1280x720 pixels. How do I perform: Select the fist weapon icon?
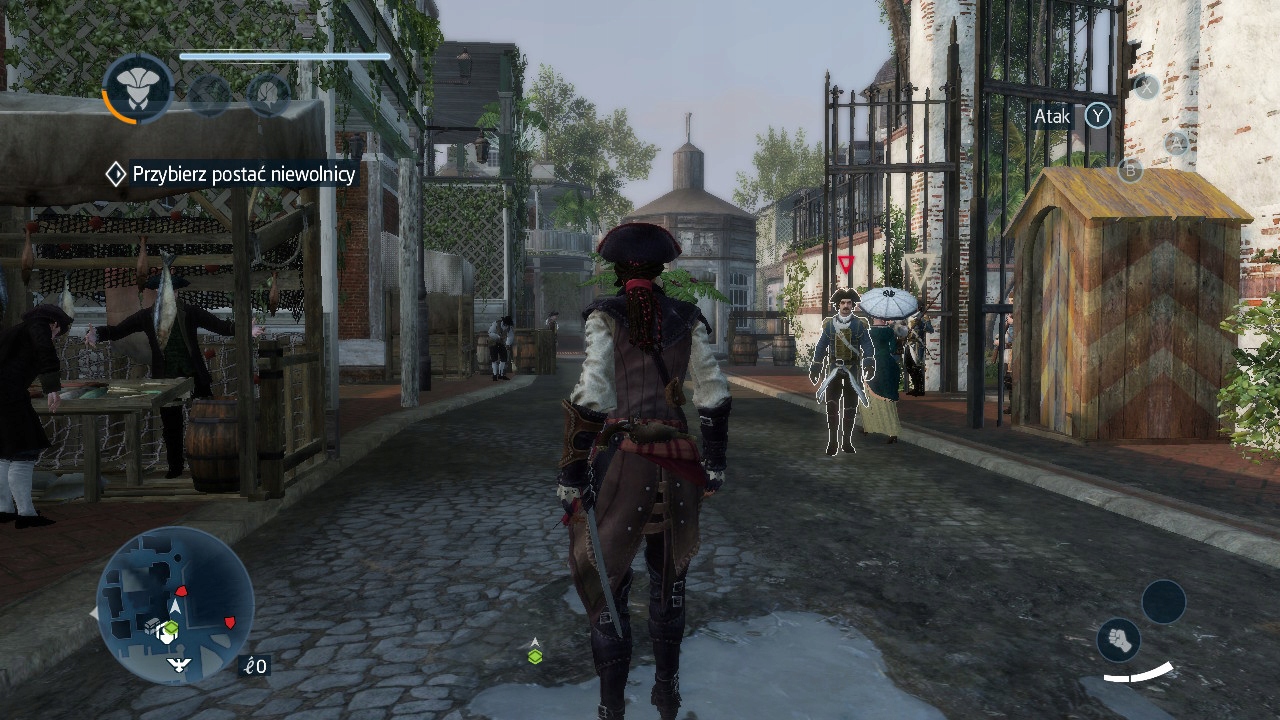coord(1119,640)
